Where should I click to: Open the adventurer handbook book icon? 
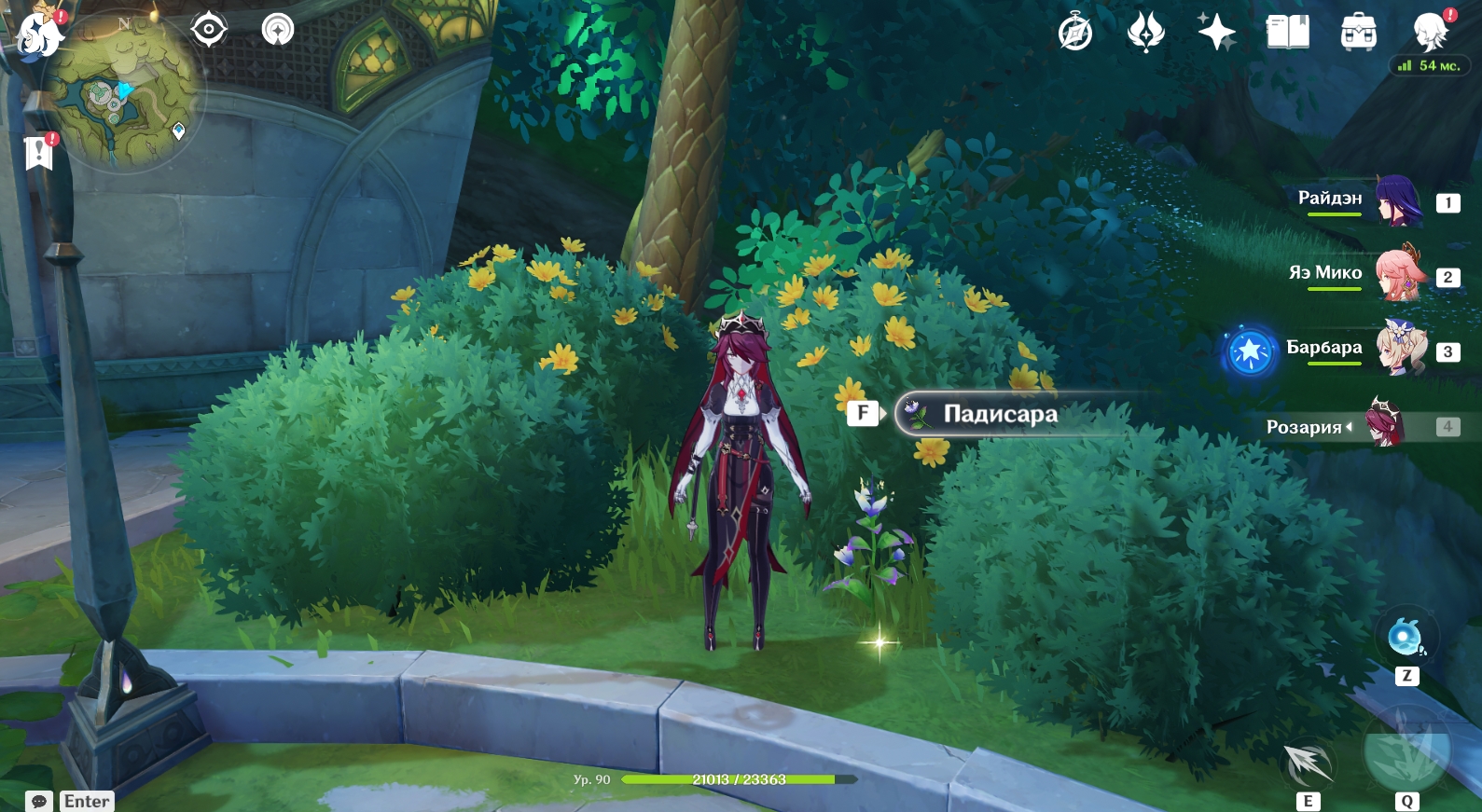(1287, 33)
